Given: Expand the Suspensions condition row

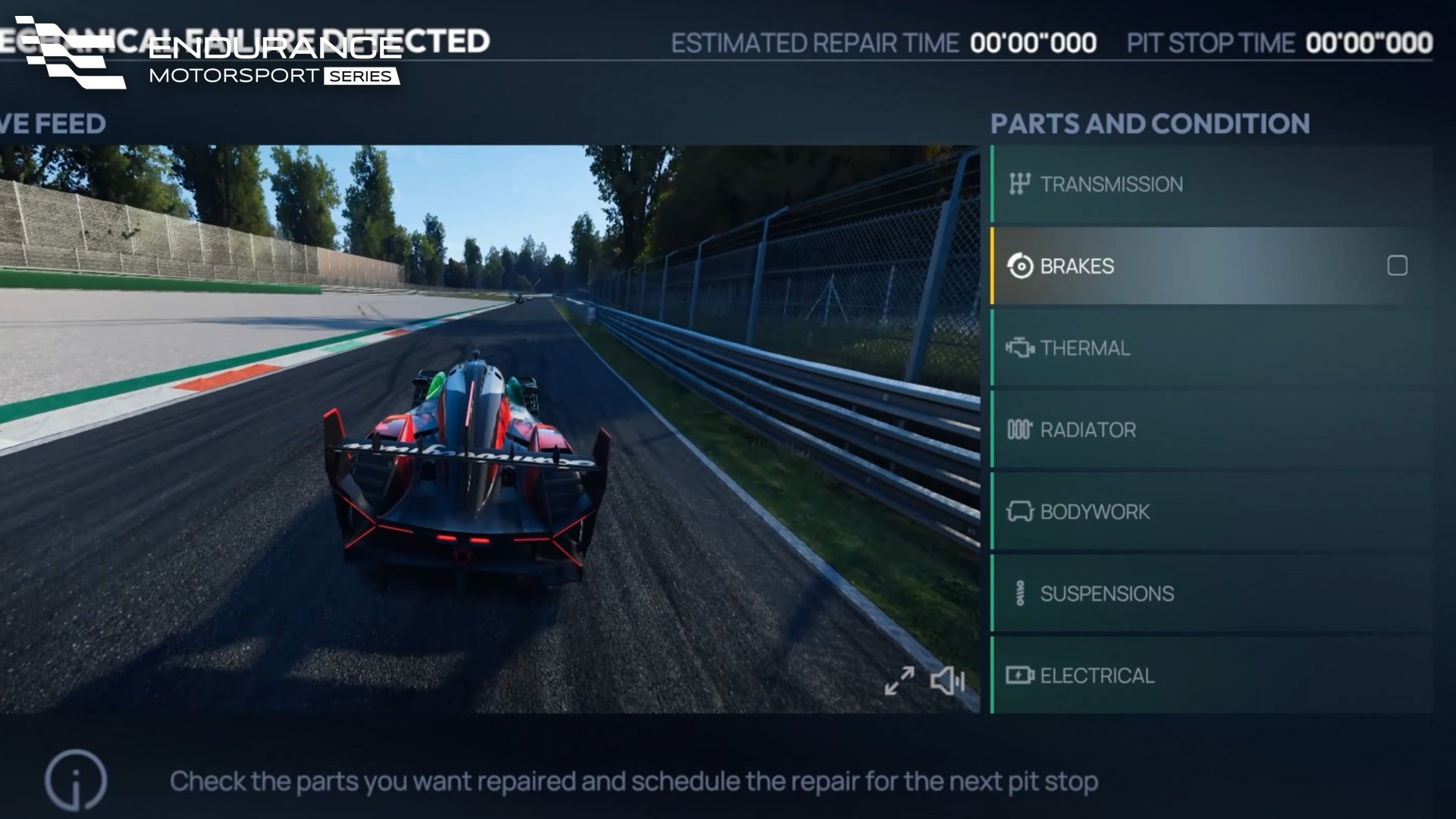Looking at the screenshot, I should coord(1213,594).
